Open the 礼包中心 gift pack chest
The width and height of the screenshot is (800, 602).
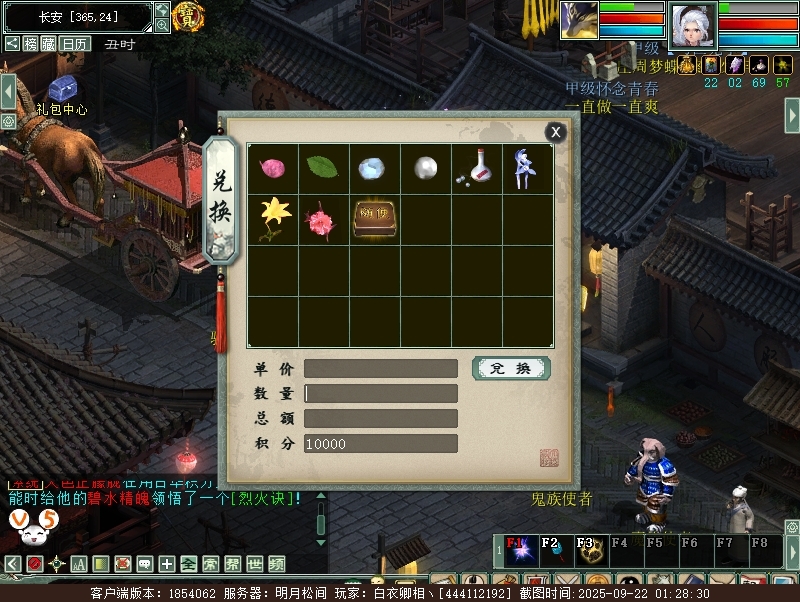62,90
